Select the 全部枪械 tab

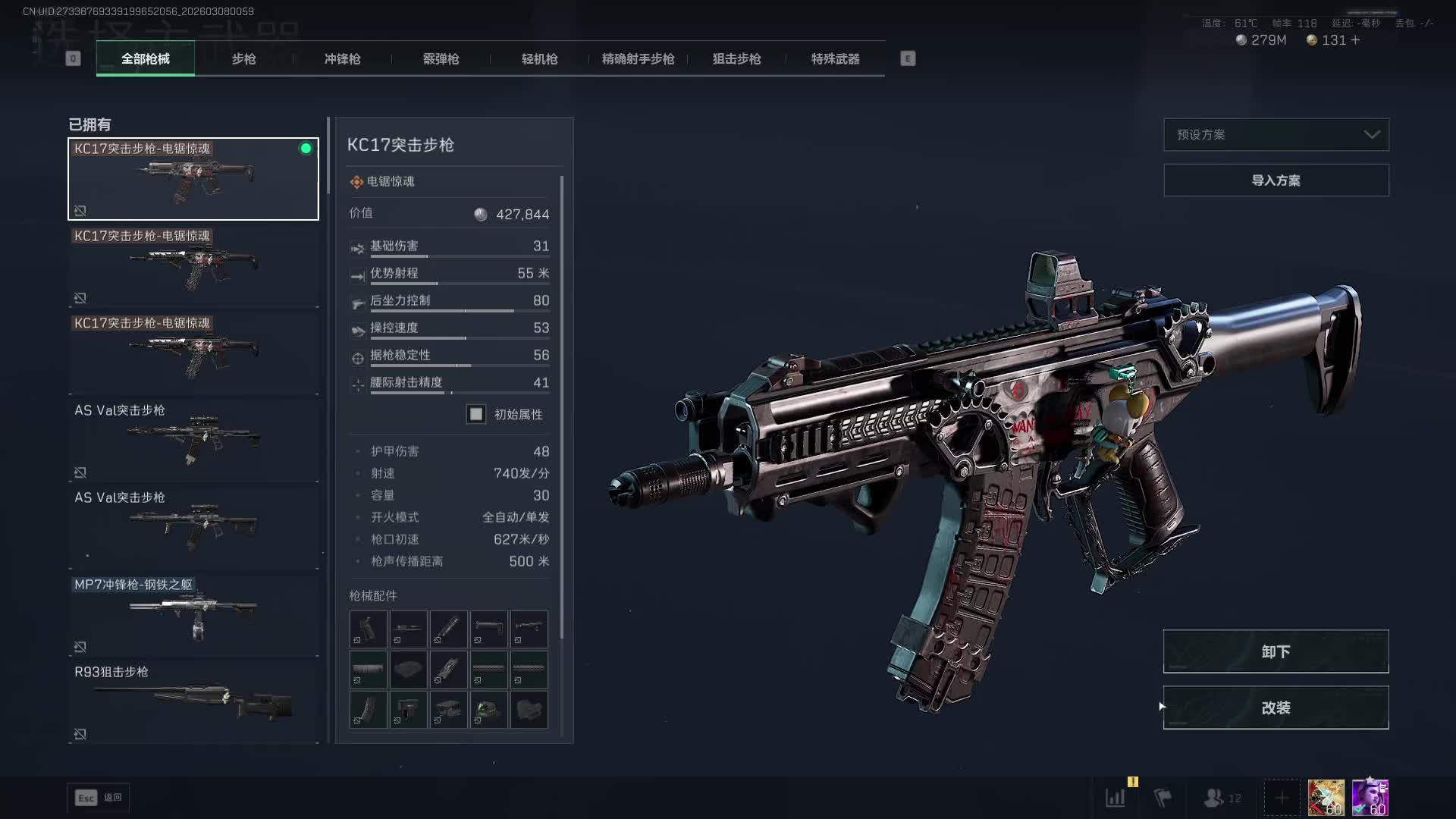[146, 59]
